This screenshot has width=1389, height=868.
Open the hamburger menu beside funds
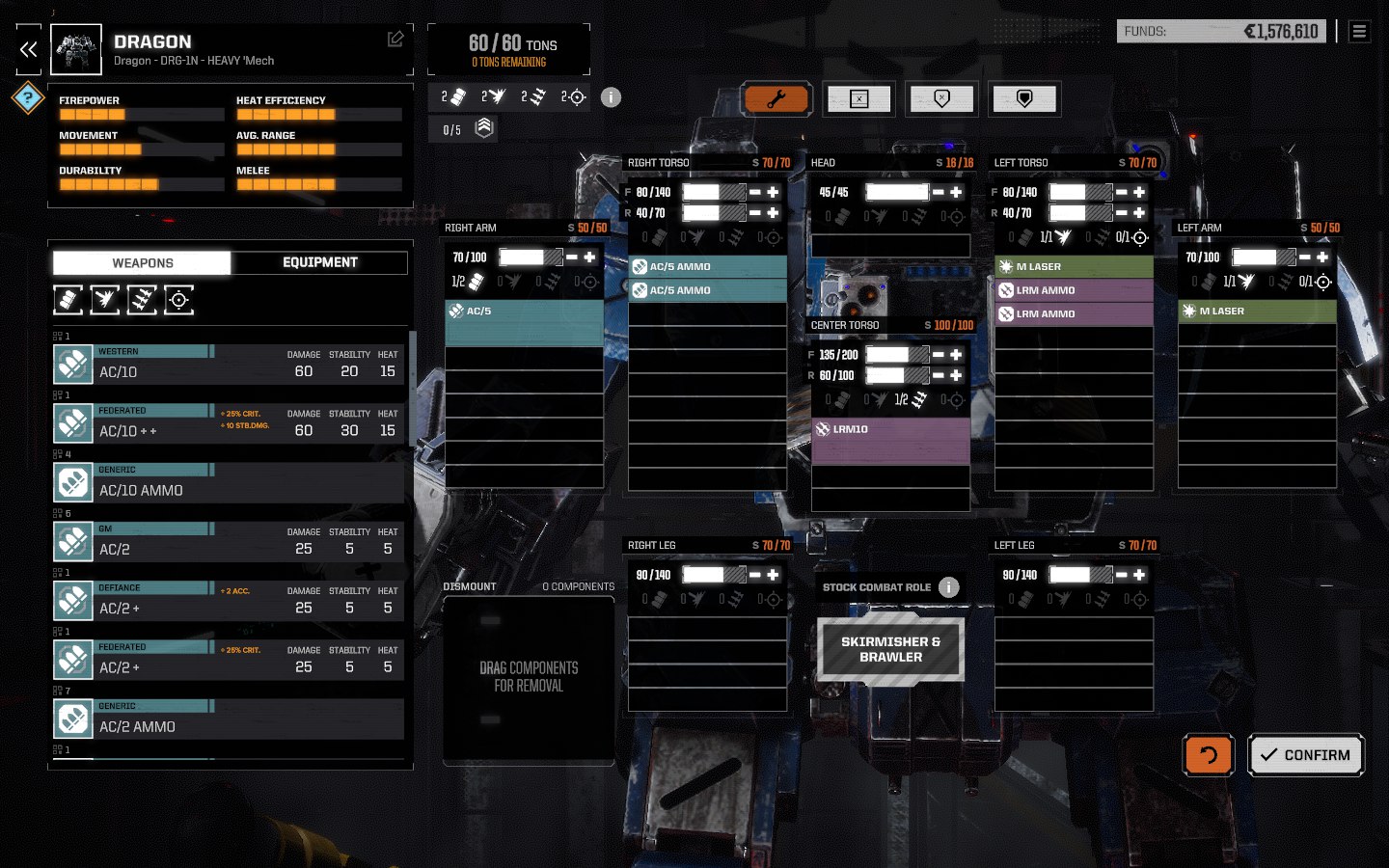[1359, 32]
